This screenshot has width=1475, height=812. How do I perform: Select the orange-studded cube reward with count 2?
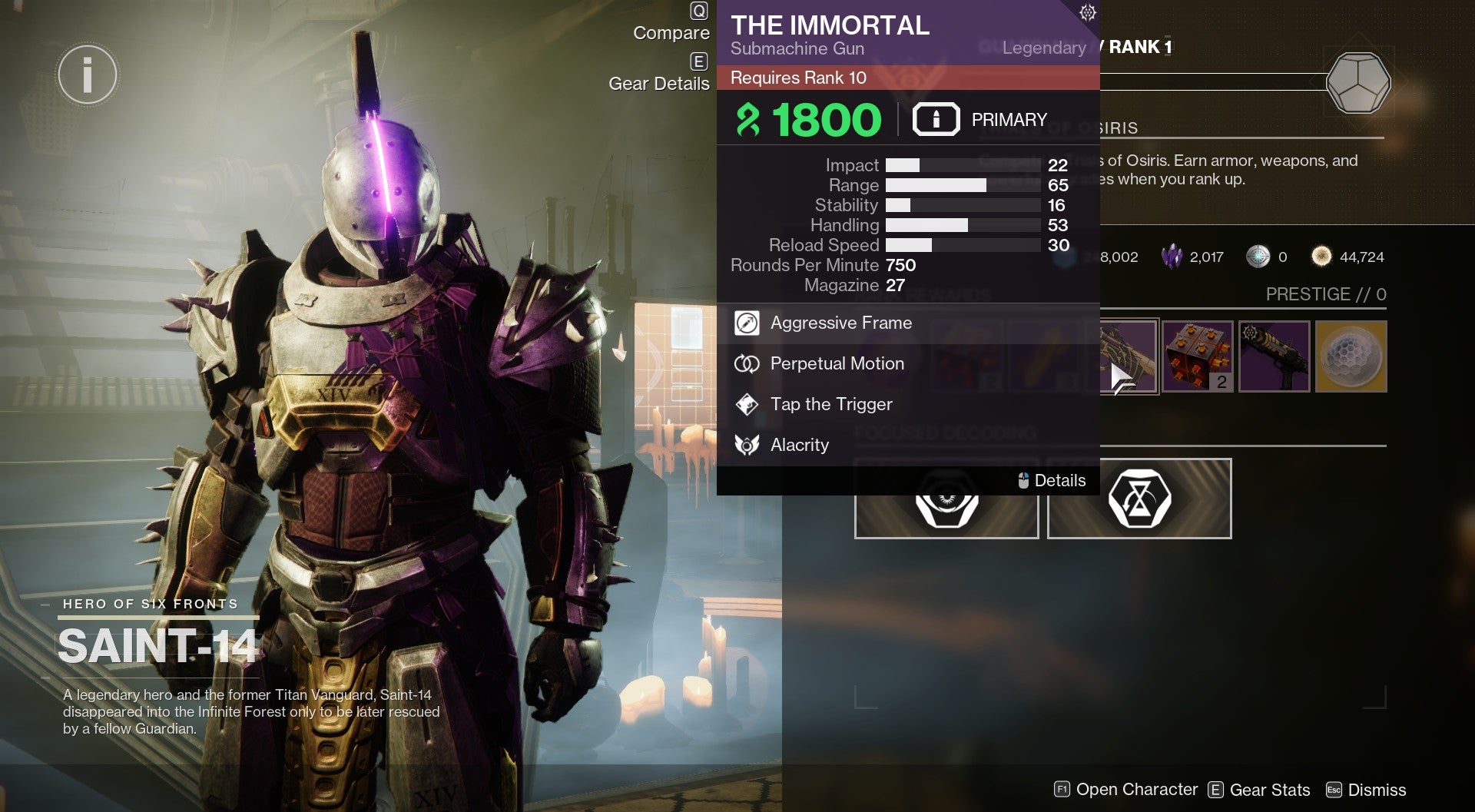pos(1197,356)
